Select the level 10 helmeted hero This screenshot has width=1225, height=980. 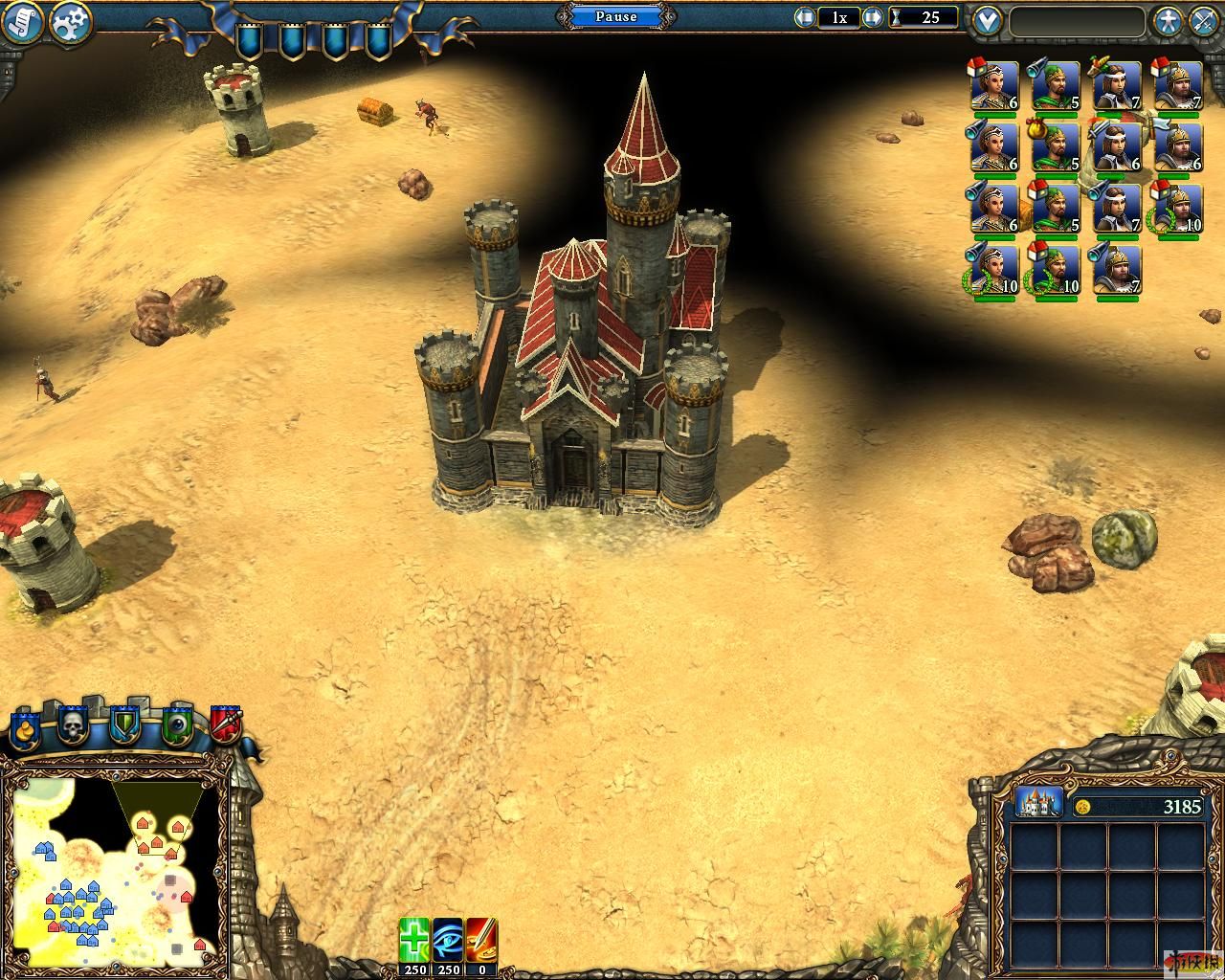tap(1177, 208)
